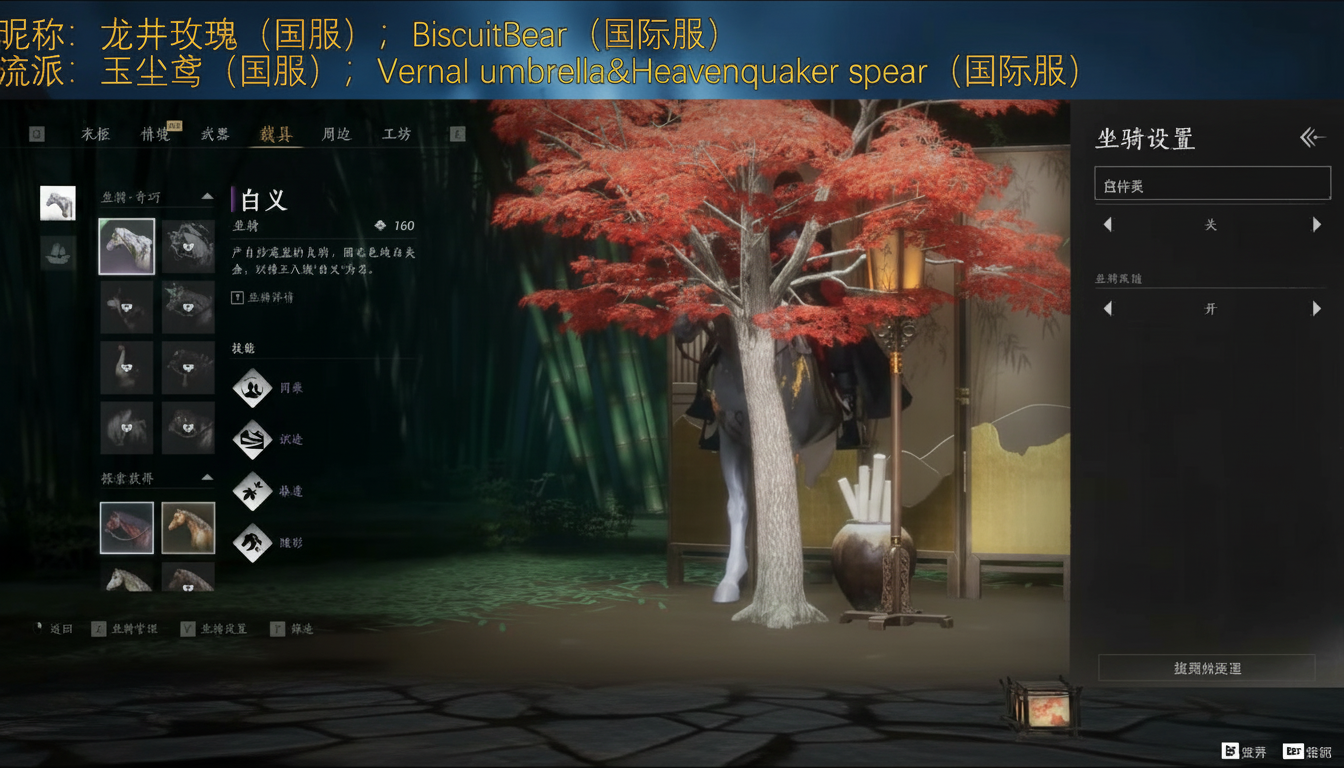Select the 随影 horse head skill icon
This screenshot has width=1344, height=768.
[x=254, y=544]
